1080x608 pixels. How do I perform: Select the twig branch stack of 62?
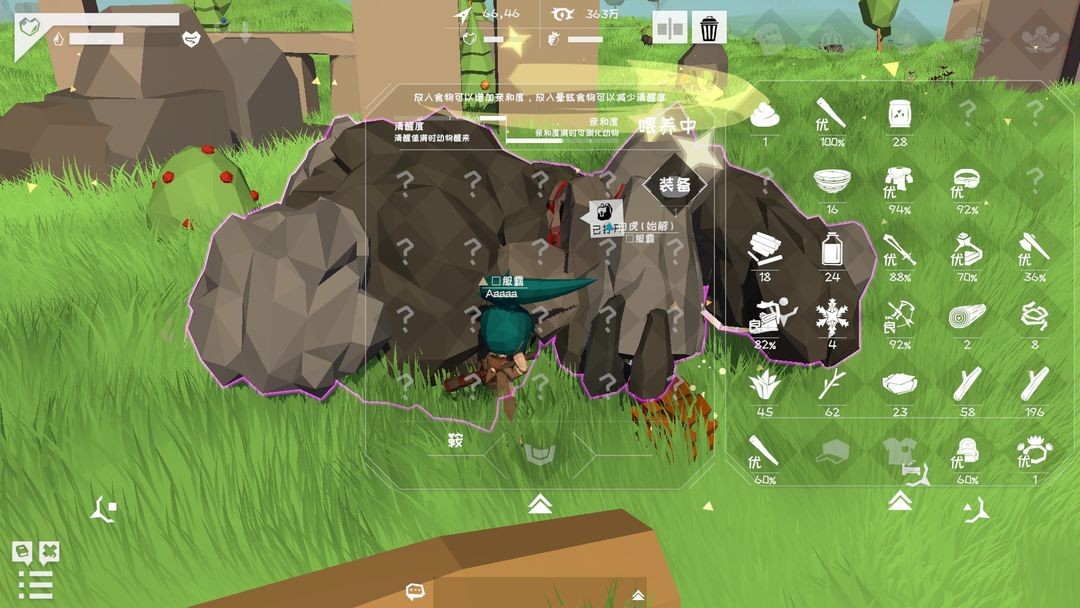[831, 385]
